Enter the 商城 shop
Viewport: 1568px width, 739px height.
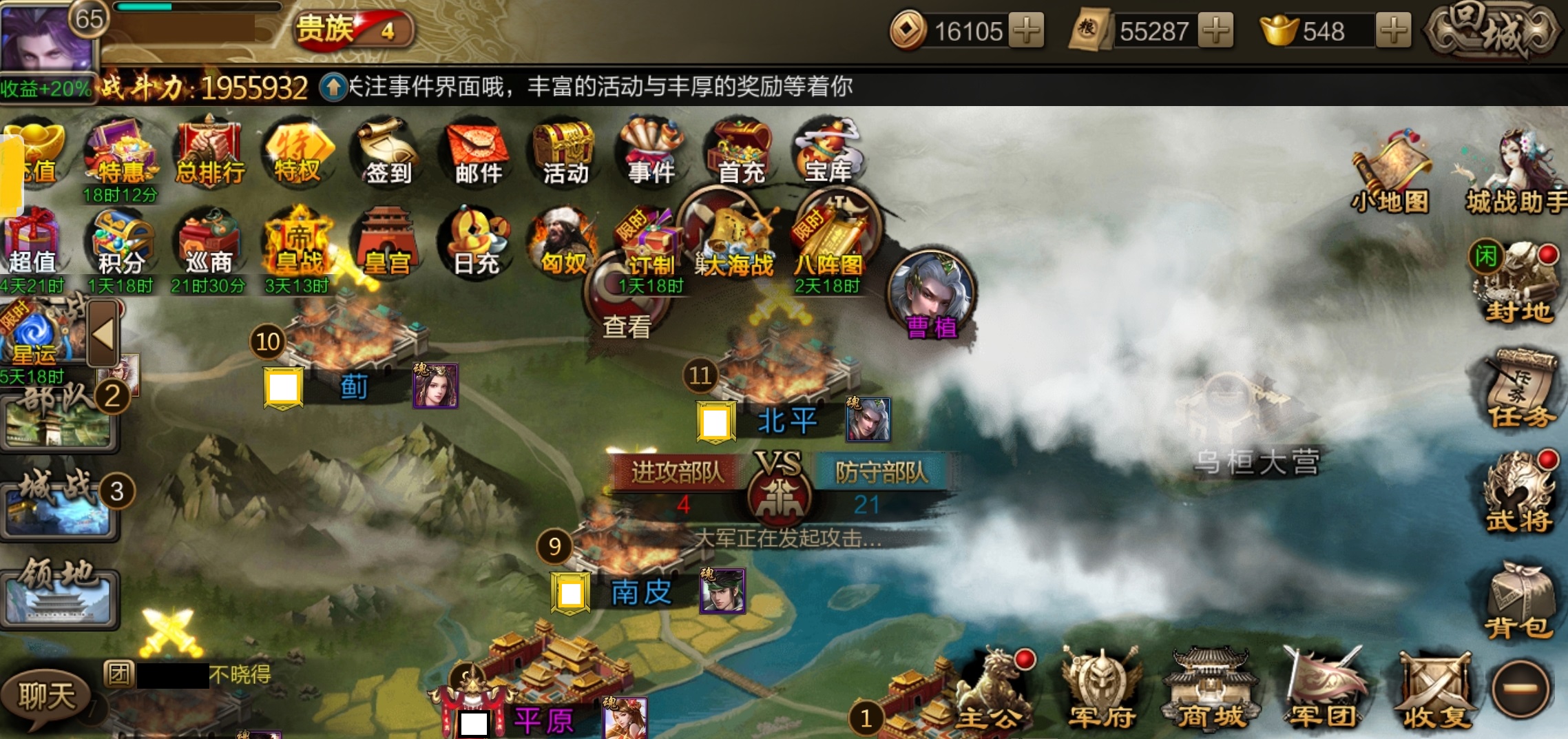tap(1211, 689)
